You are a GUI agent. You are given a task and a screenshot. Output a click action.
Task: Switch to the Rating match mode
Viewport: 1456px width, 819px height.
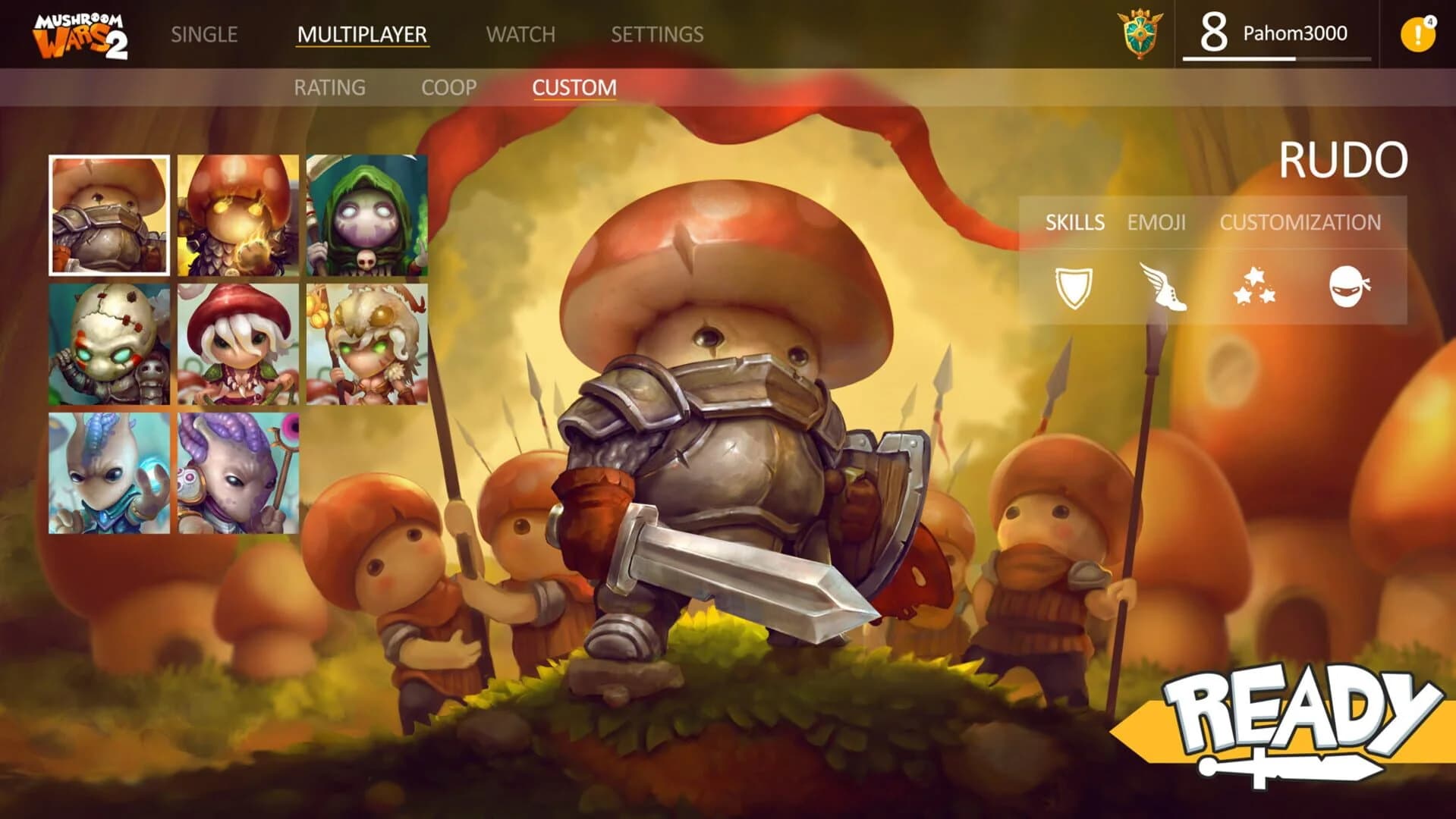[x=329, y=87]
